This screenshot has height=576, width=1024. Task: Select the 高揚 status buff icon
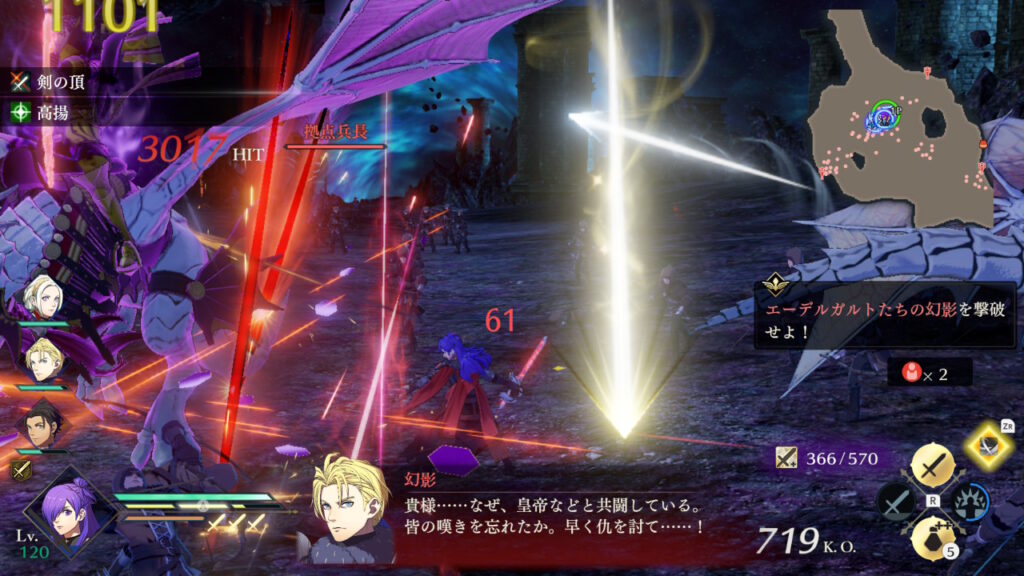pos(18,113)
